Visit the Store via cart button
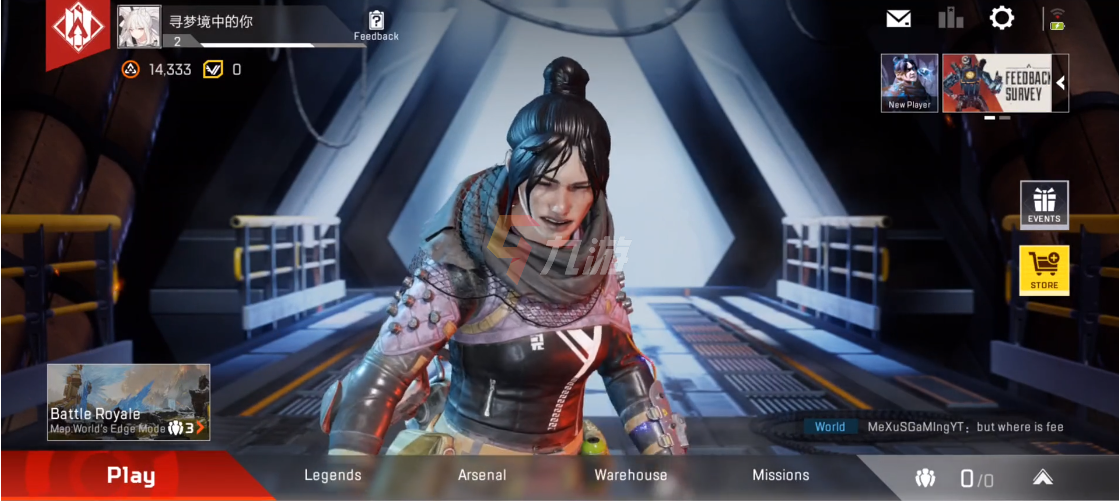Viewport: 1119px width, 501px height. coord(1044,270)
